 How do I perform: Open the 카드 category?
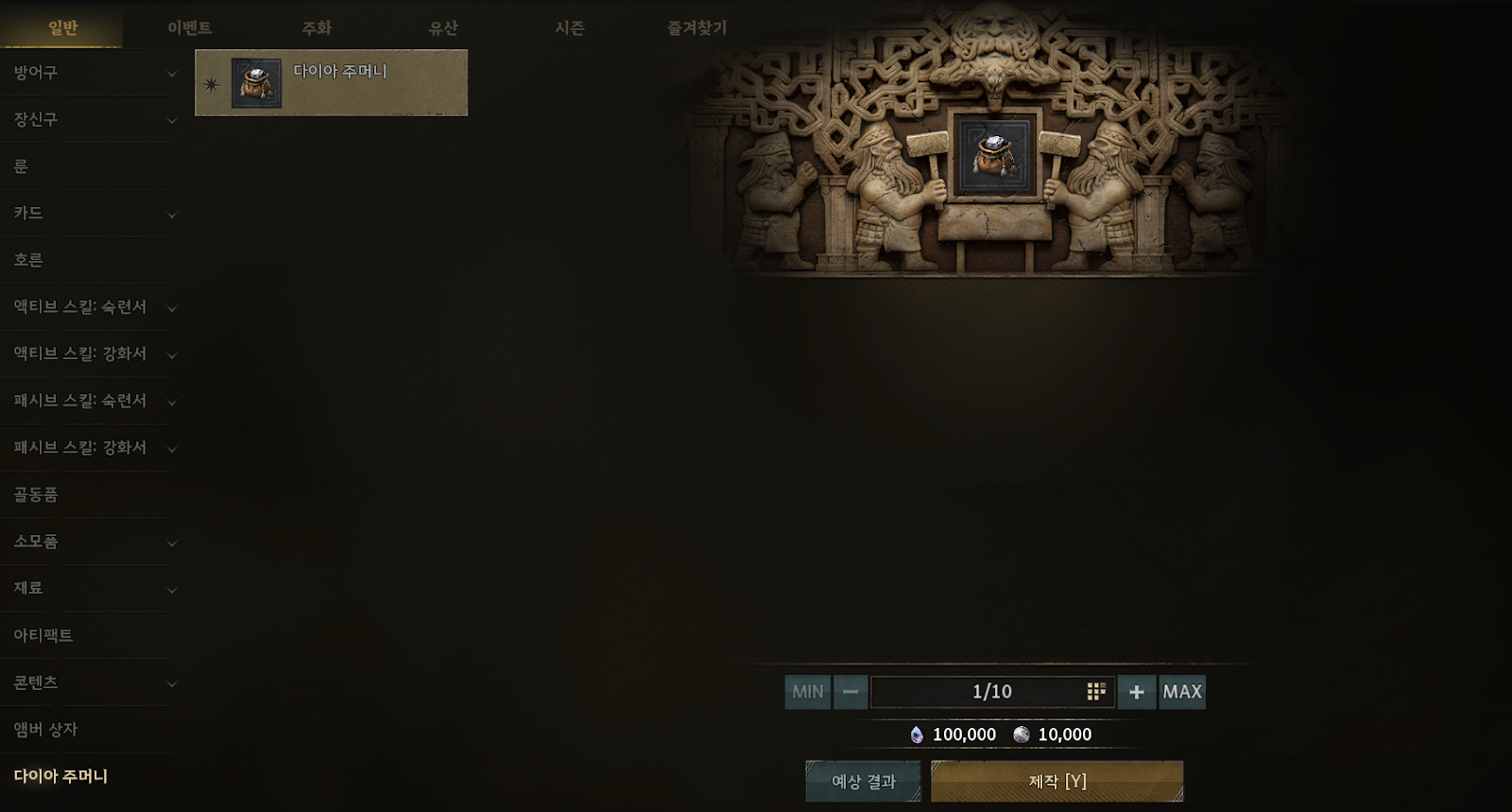coord(90,214)
